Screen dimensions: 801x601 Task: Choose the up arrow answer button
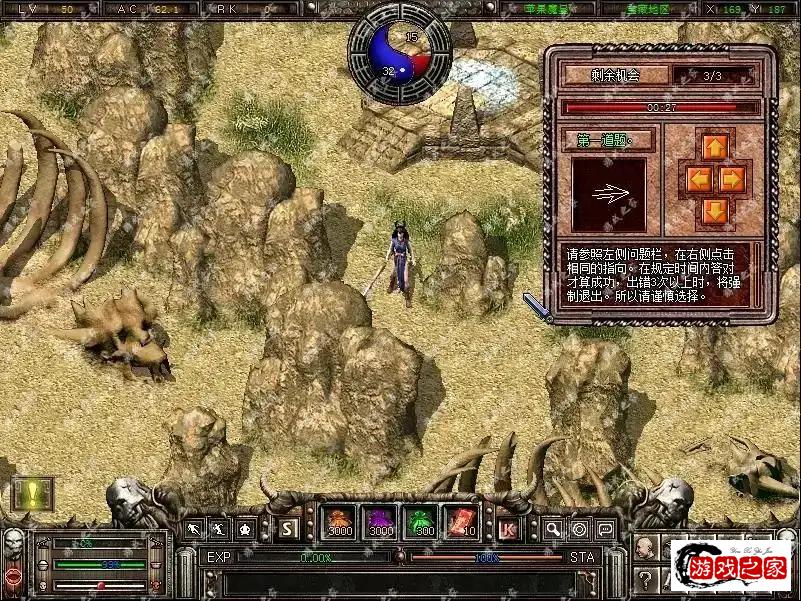714,148
